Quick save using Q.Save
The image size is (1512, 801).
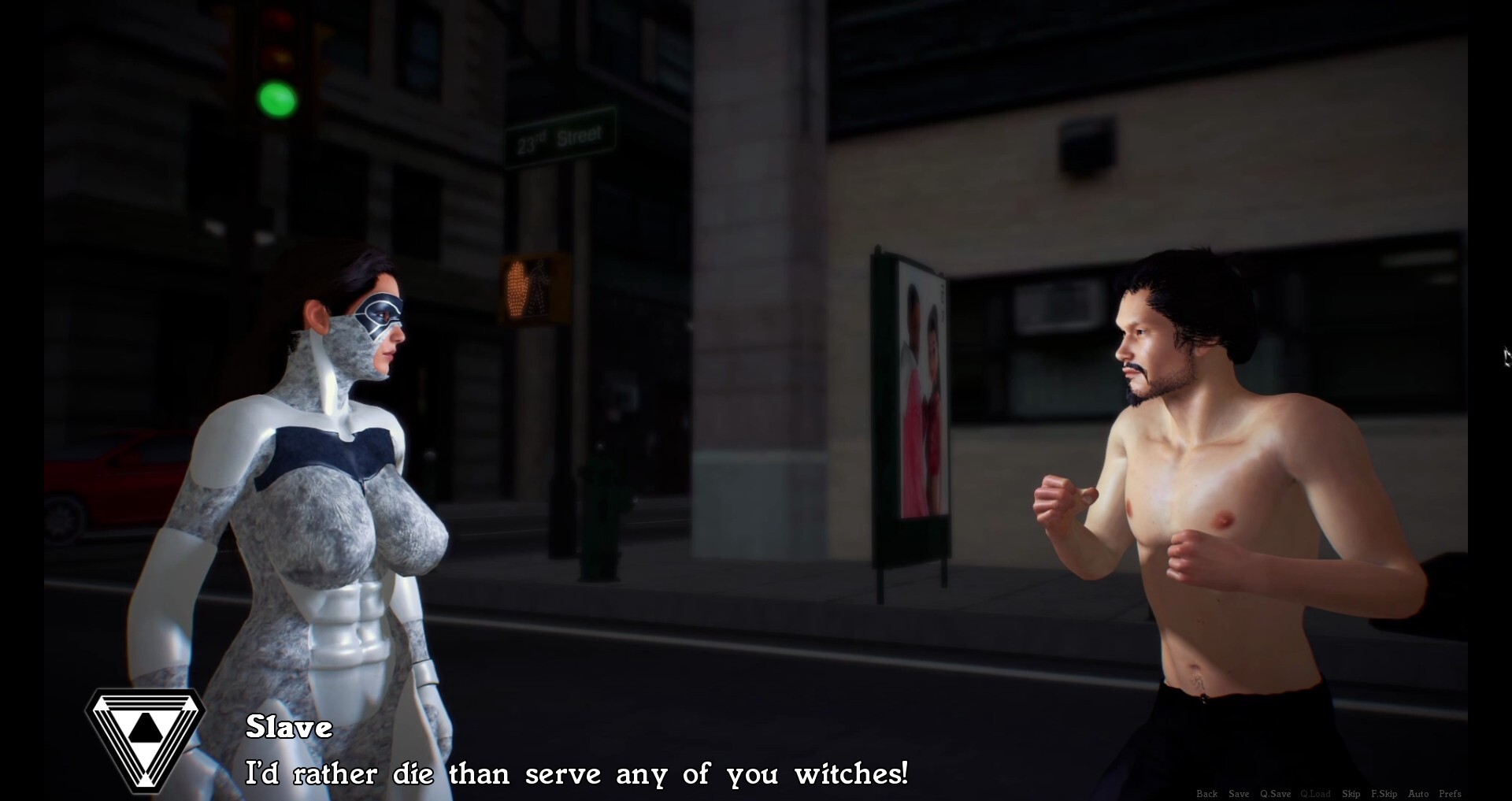[x=1276, y=794]
